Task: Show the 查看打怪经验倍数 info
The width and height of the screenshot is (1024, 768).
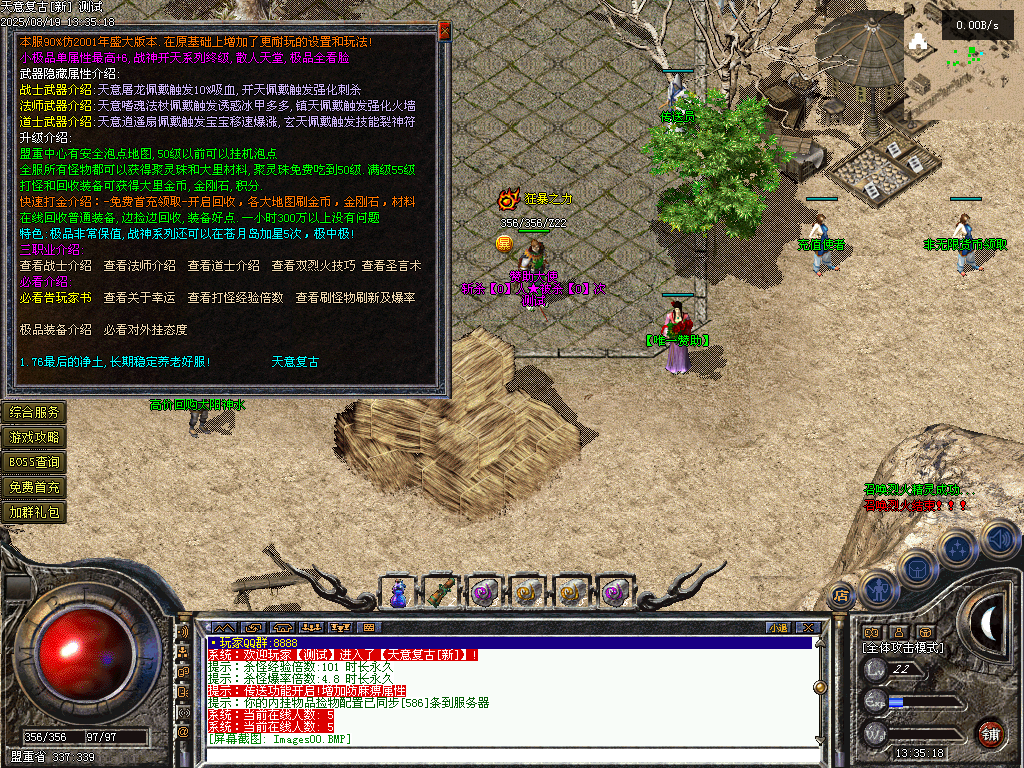Action: 236,298
